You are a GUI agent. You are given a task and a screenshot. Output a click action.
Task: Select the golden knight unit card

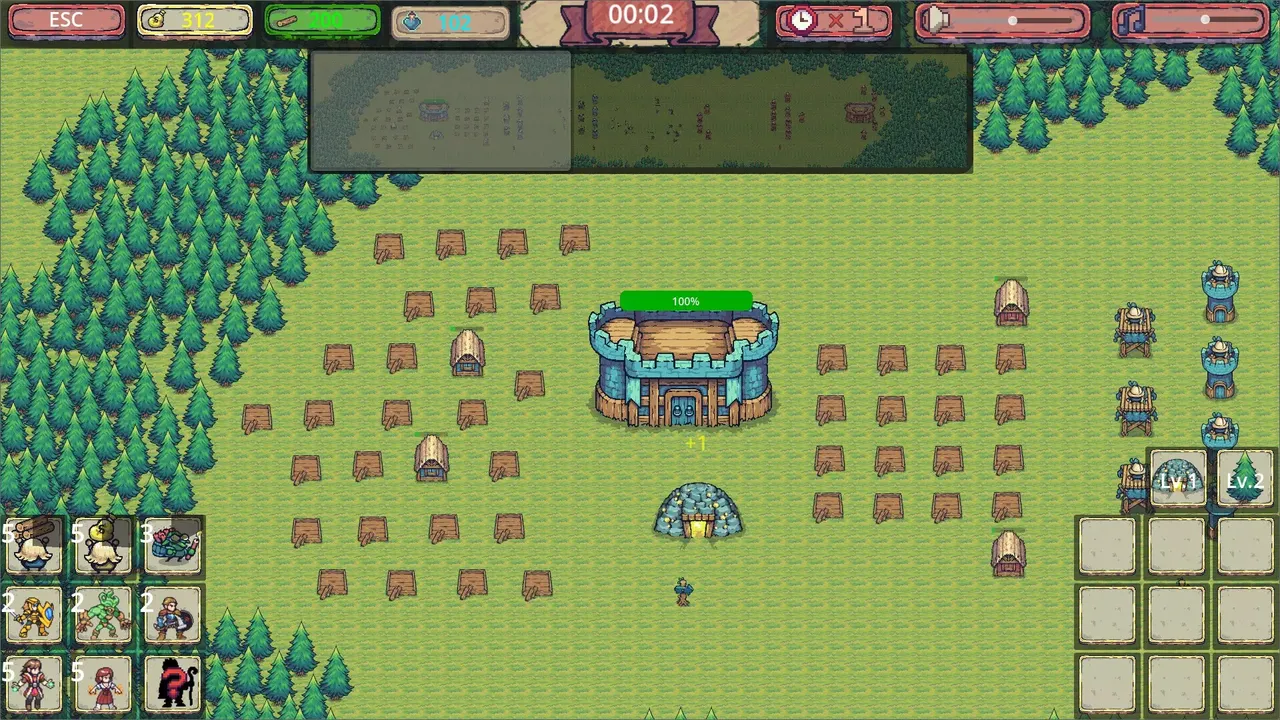click(35, 613)
